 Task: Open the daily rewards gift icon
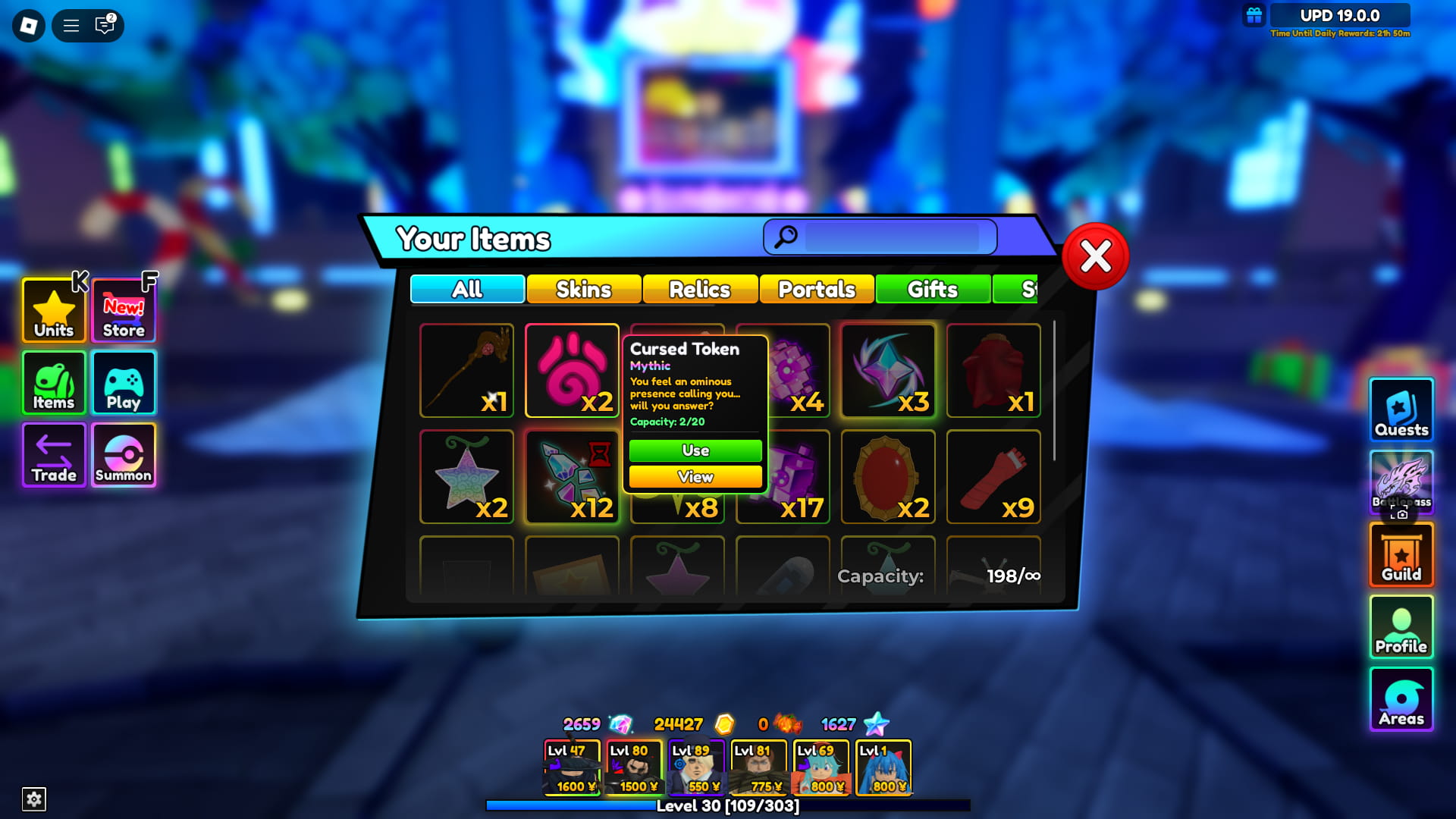1255,14
